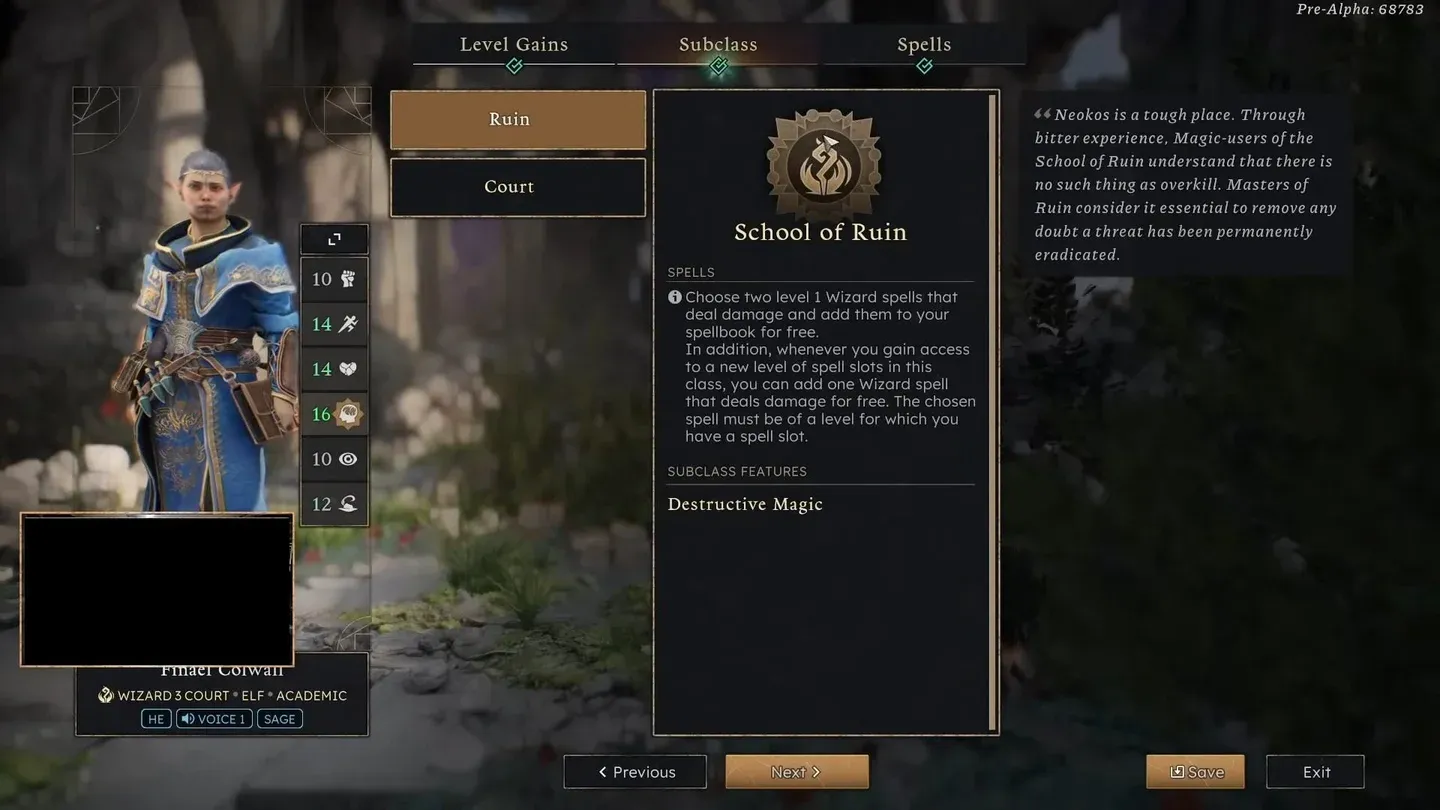The width and height of the screenshot is (1440, 810).
Task: Switch to the Level Gains tab
Action: pyautogui.click(x=514, y=45)
